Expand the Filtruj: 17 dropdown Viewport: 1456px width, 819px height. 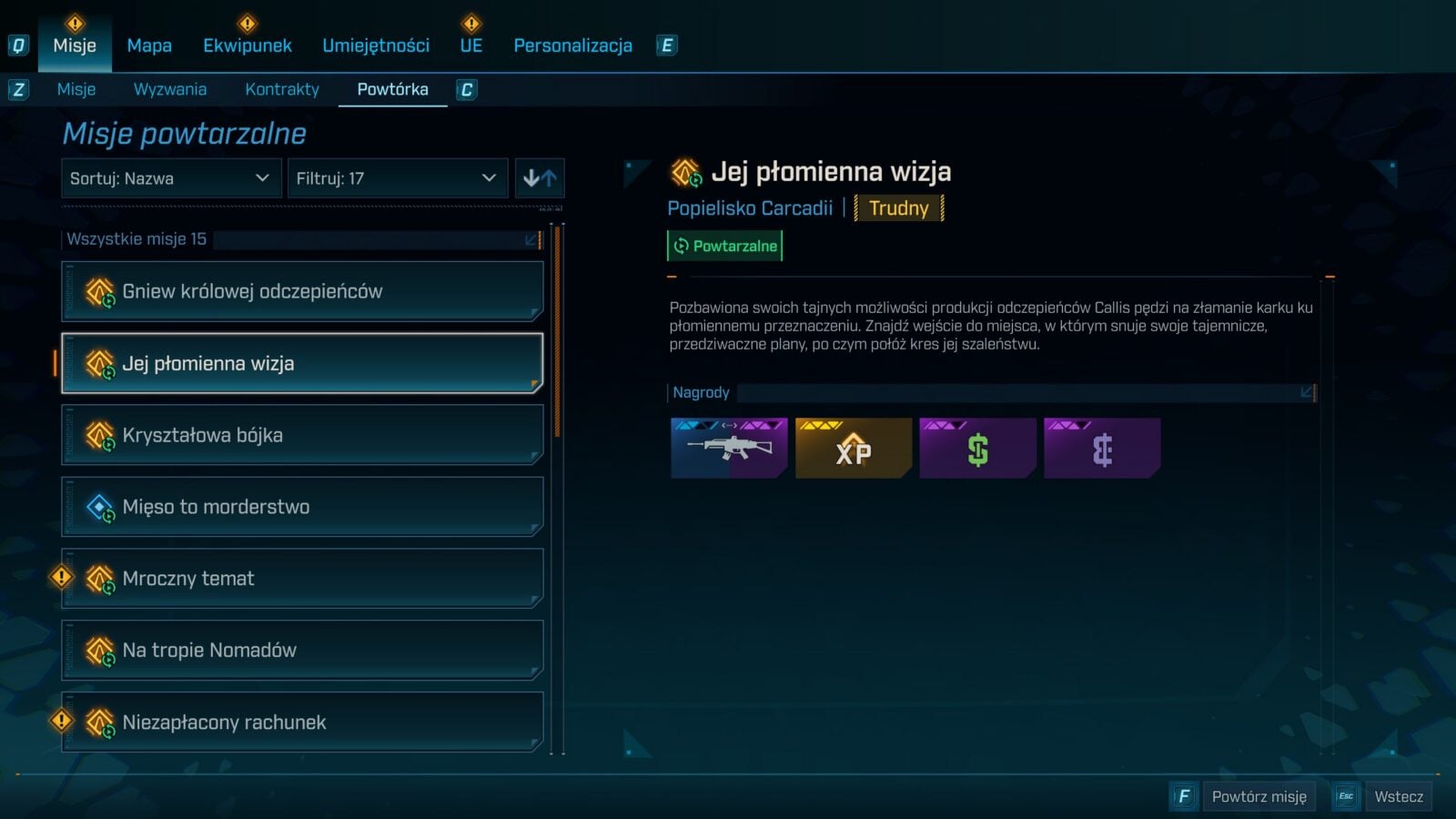[x=397, y=178]
